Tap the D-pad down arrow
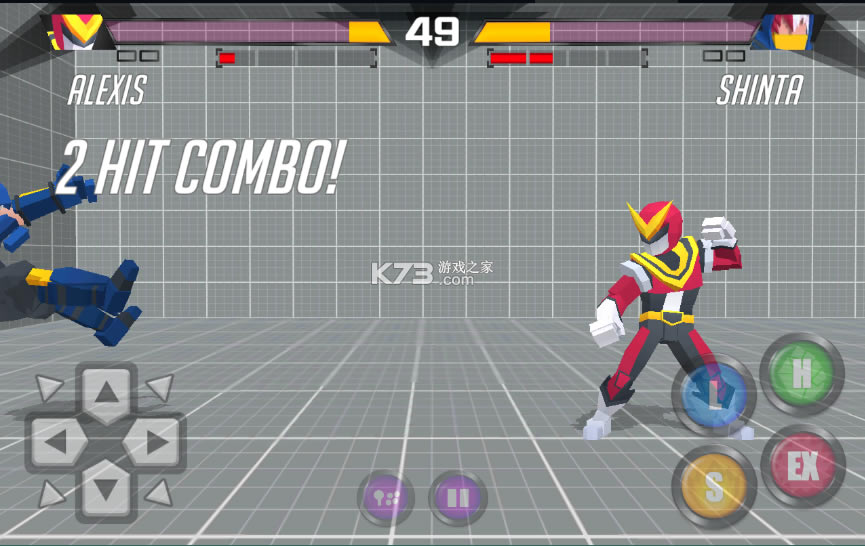The width and height of the screenshot is (865, 546). [x=106, y=490]
